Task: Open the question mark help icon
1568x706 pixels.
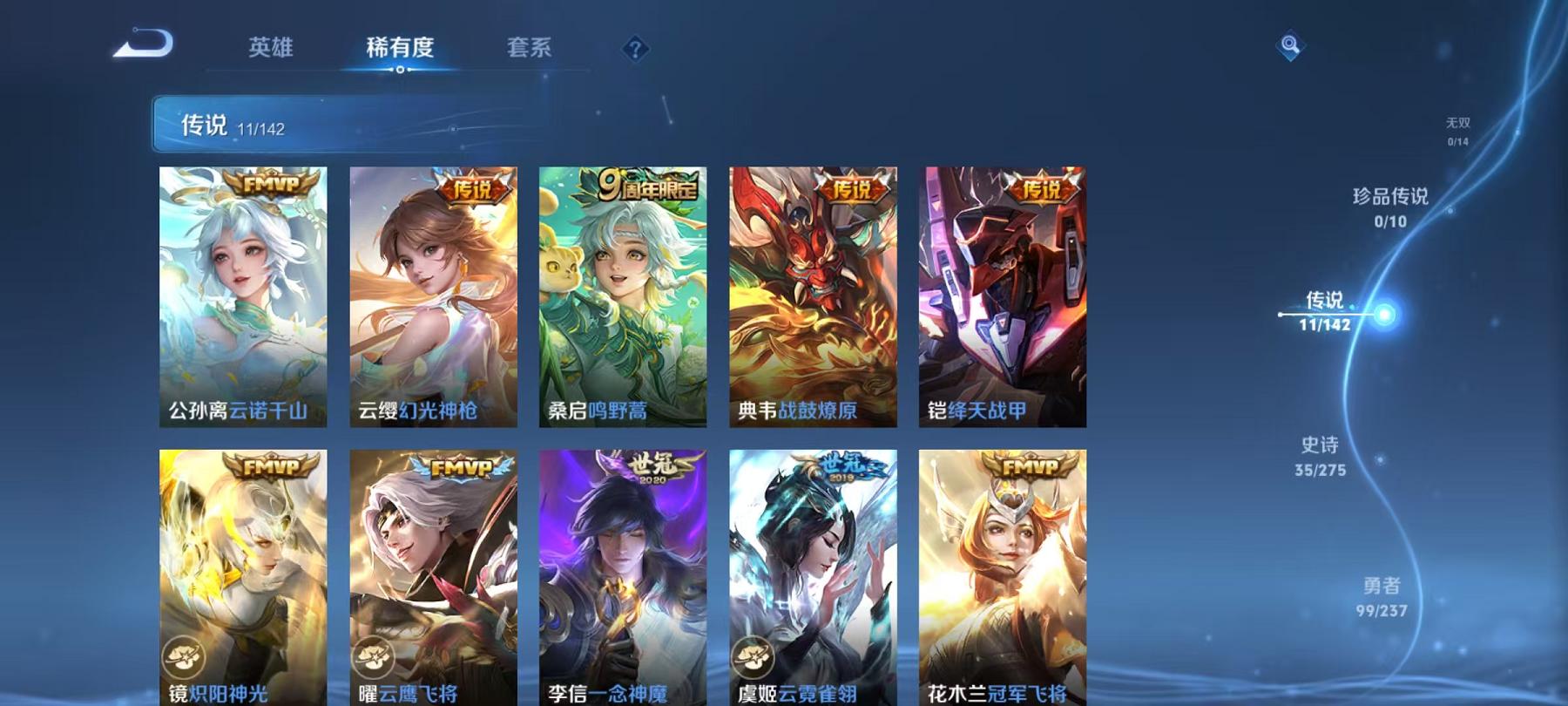Action: [637, 50]
